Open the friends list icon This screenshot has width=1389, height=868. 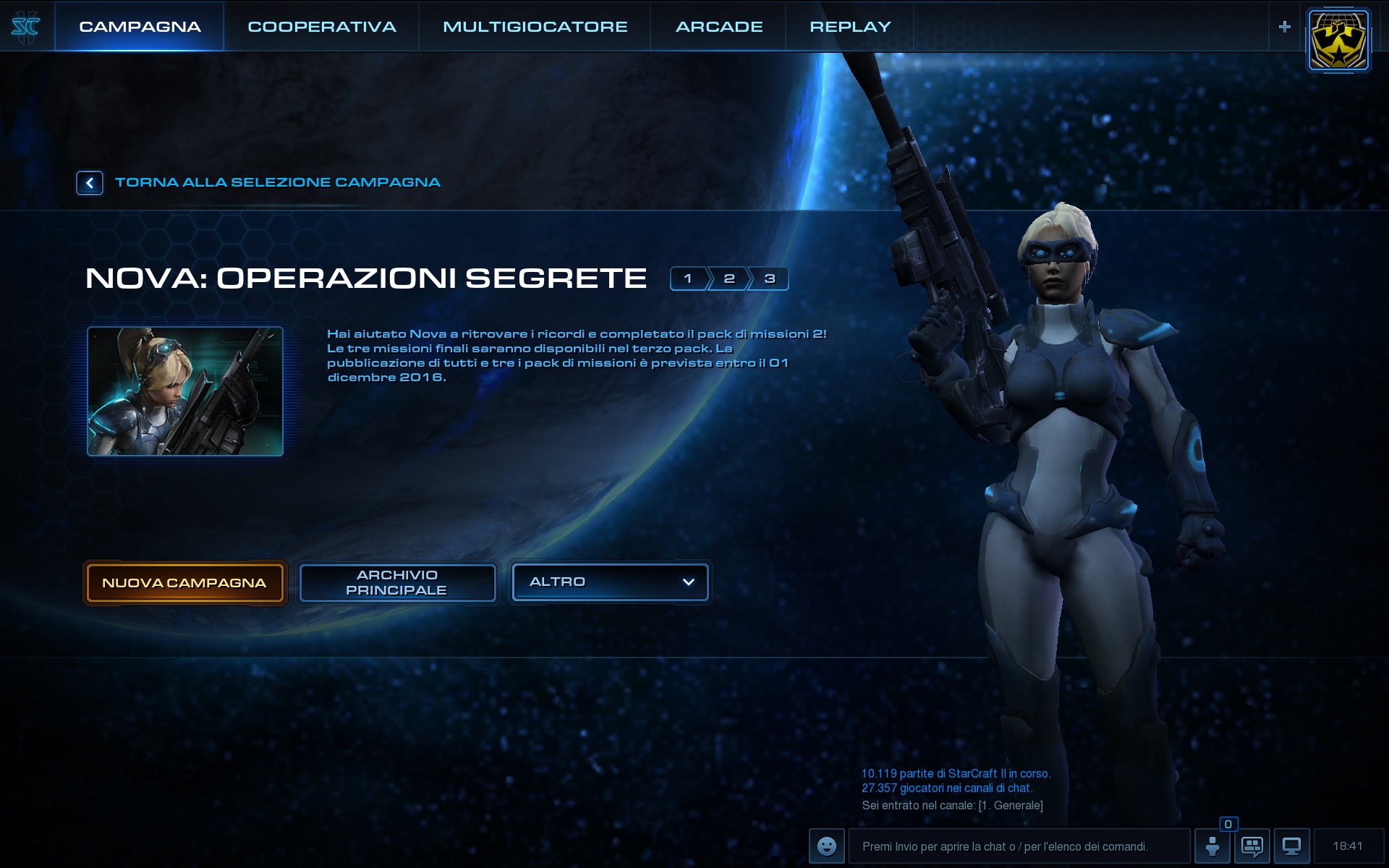1212,846
